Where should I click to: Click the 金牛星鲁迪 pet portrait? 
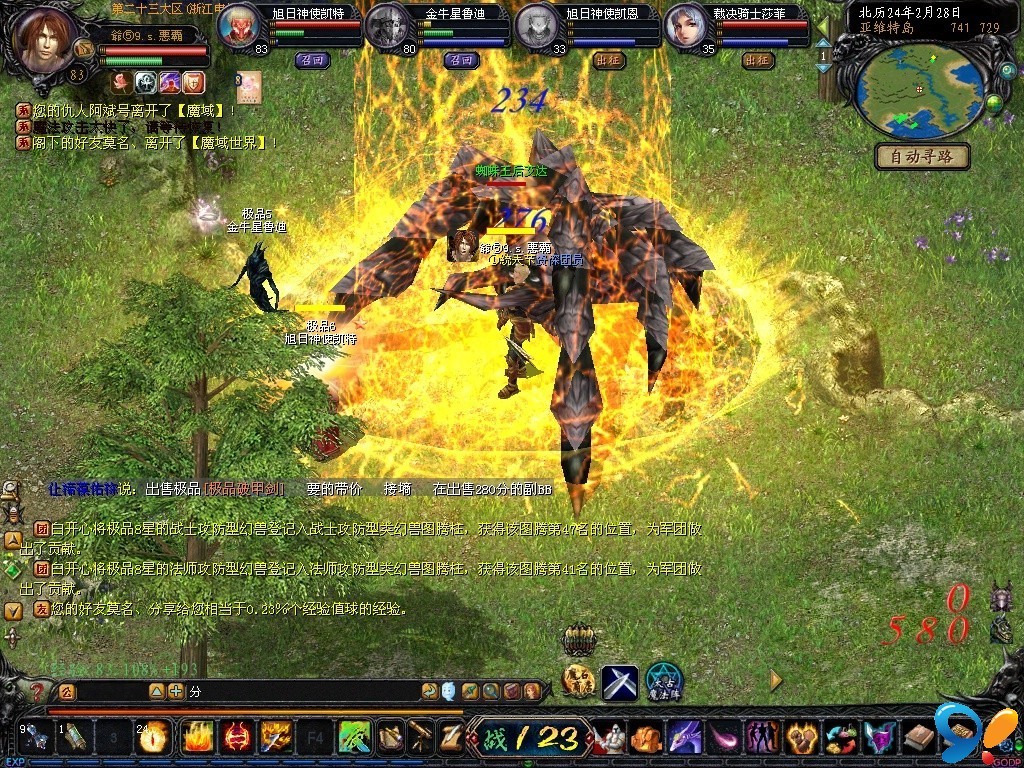(385, 27)
